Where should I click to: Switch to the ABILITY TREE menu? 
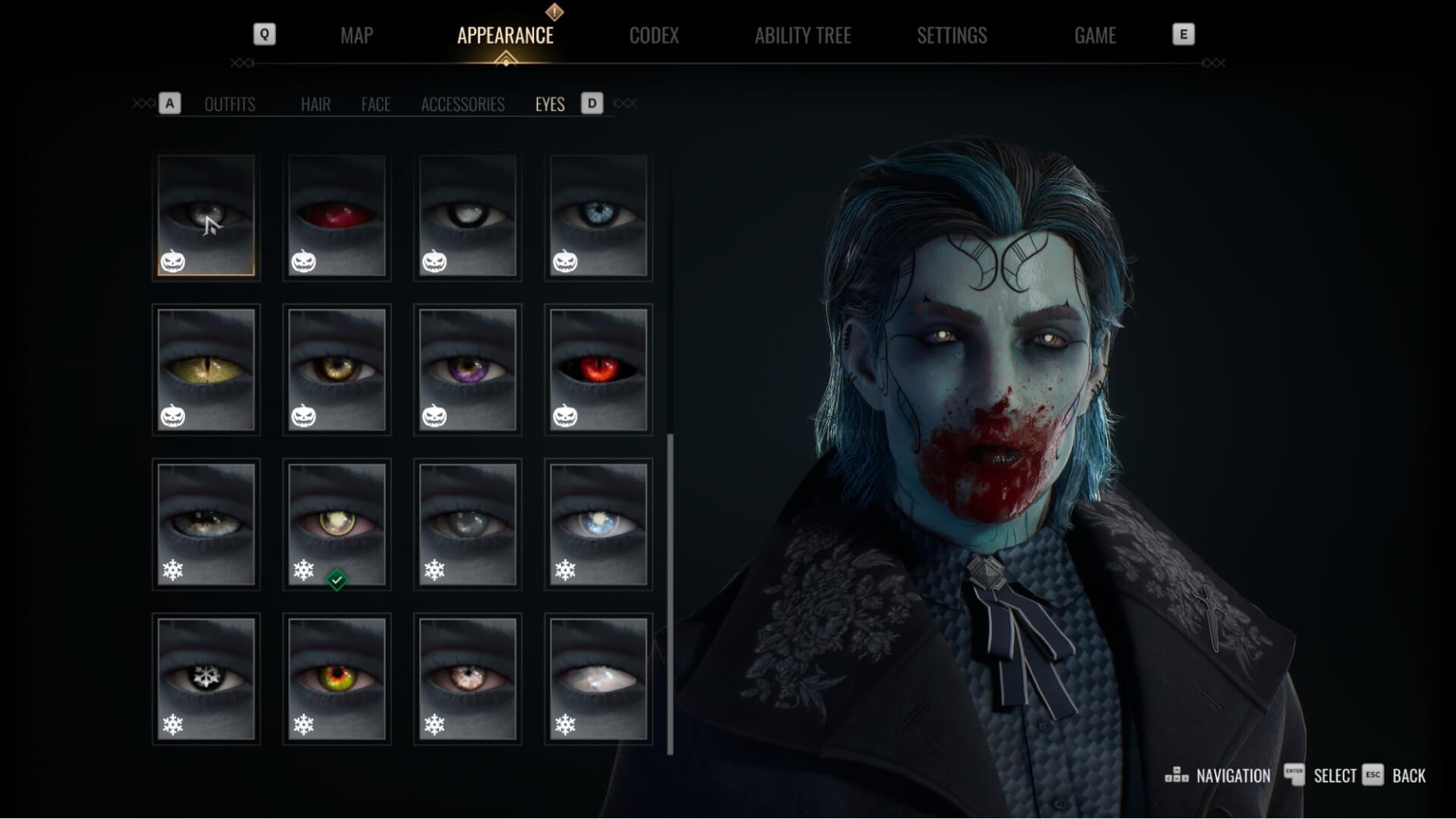[x=803, y=35]
